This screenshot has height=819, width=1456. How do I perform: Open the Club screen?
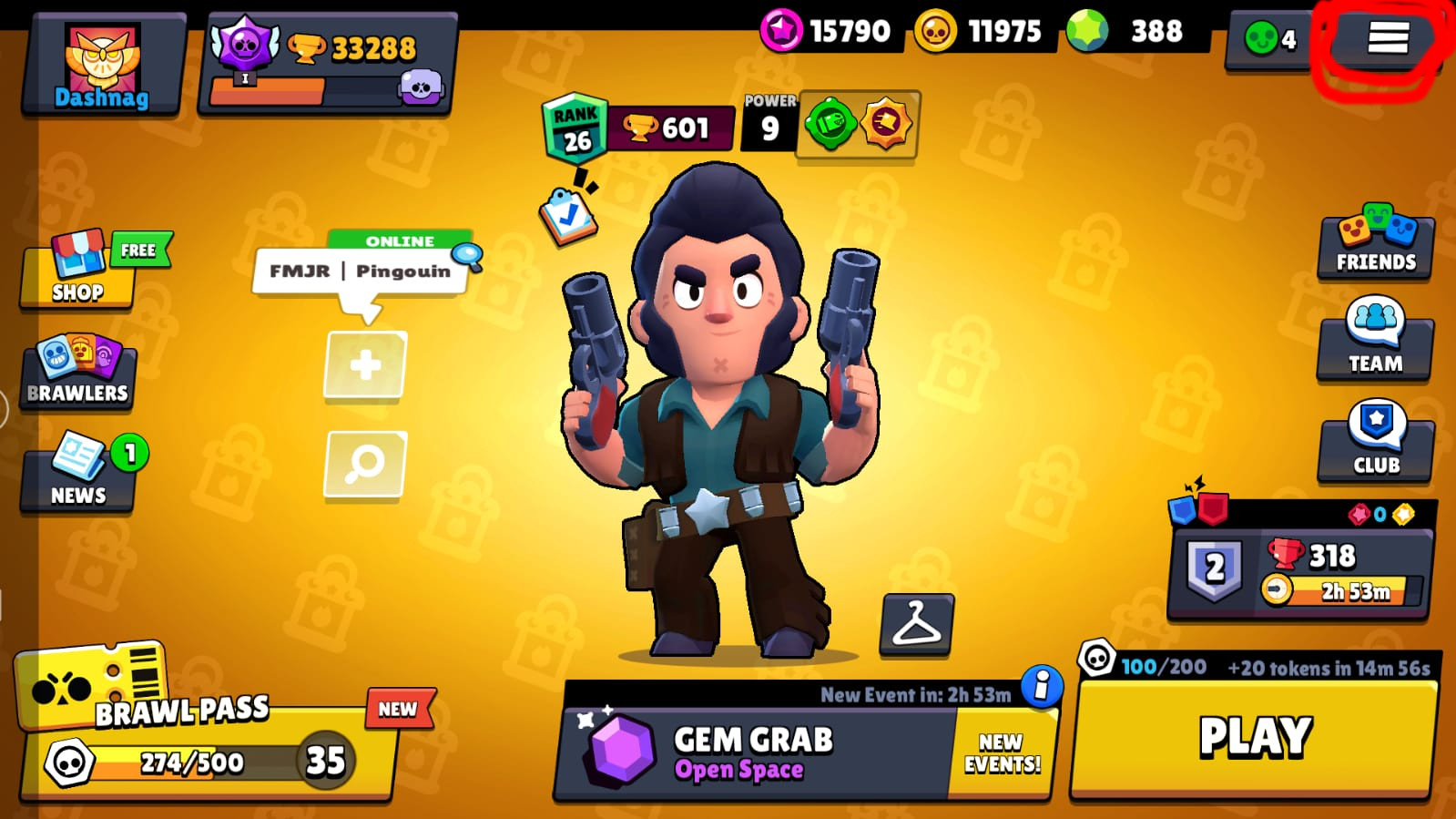click(x=1376, y=441)
